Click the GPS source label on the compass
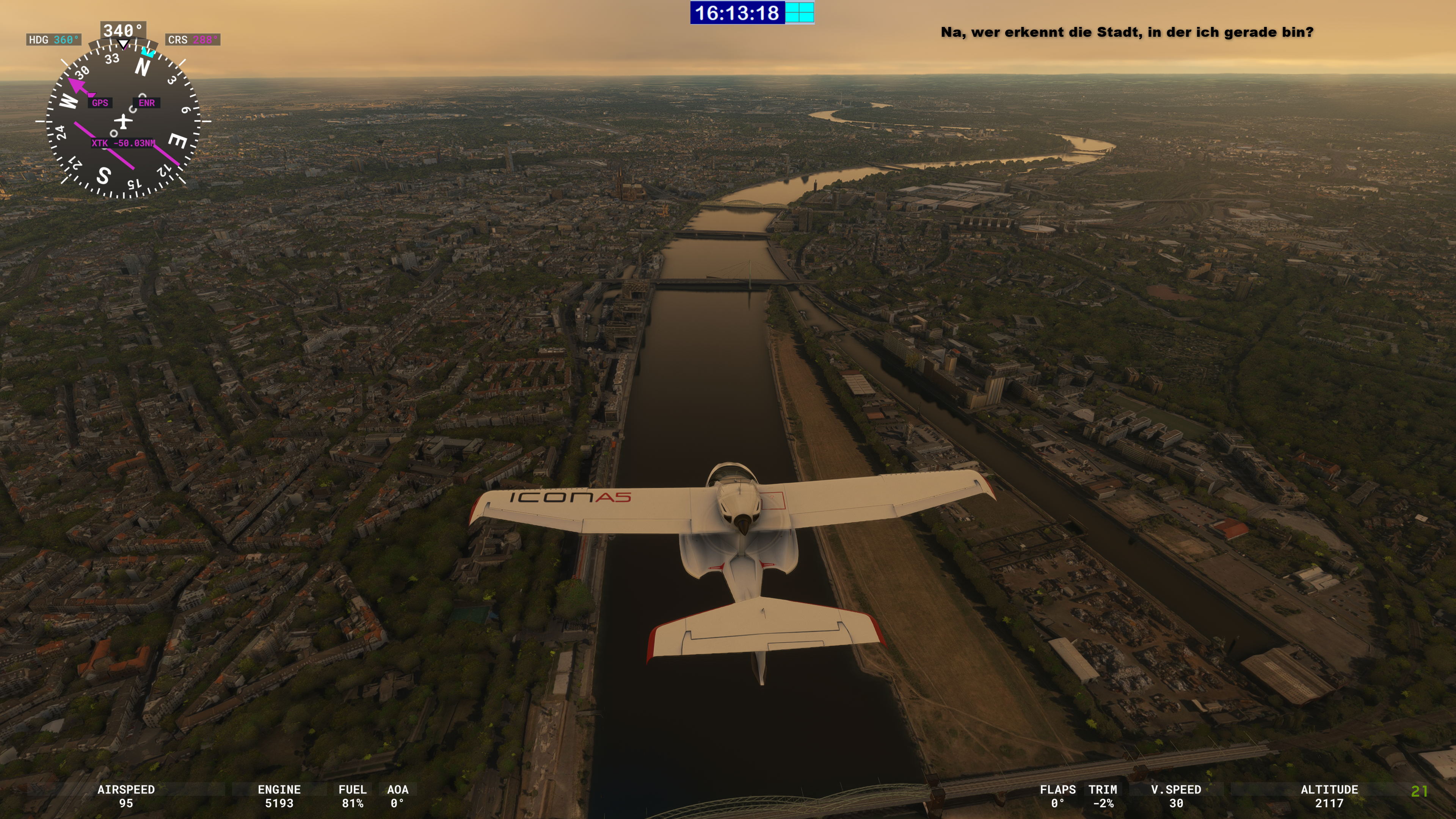Image resolution: width=1456 pixels, height=819 pixels. 100,103
